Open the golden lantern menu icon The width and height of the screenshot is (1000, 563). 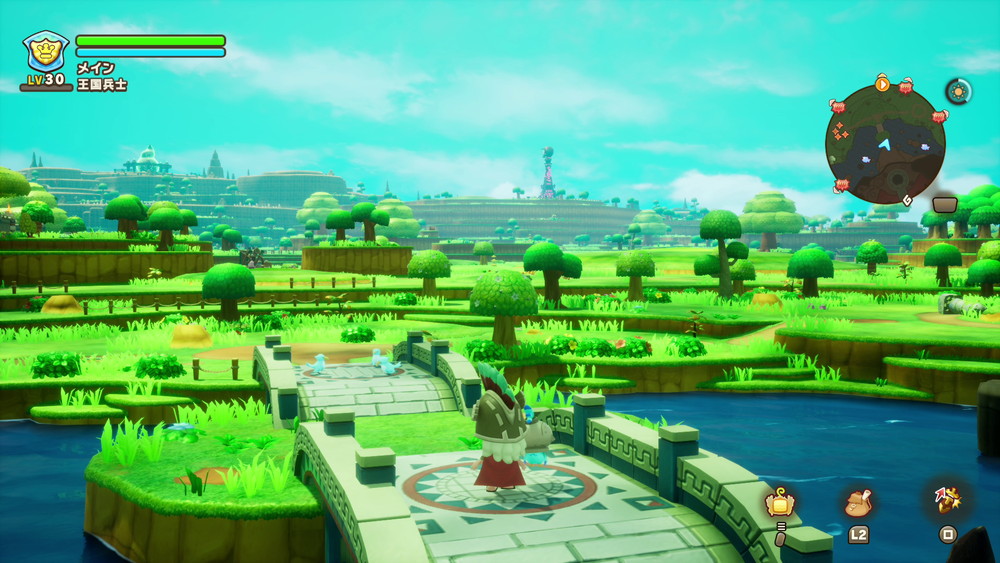[x=779, y=503]
